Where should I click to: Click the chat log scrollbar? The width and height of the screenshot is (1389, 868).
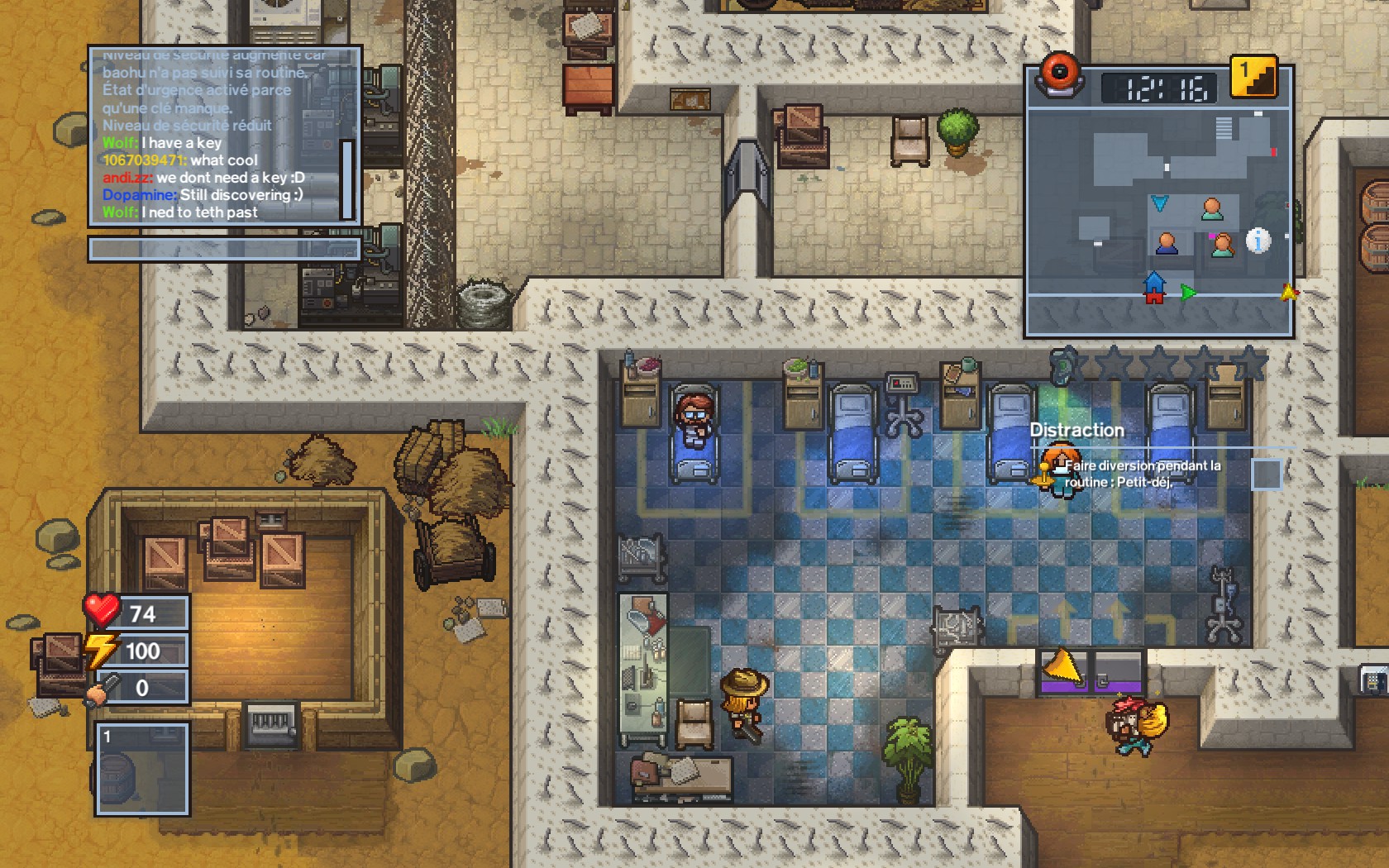[x=347, y=179]
